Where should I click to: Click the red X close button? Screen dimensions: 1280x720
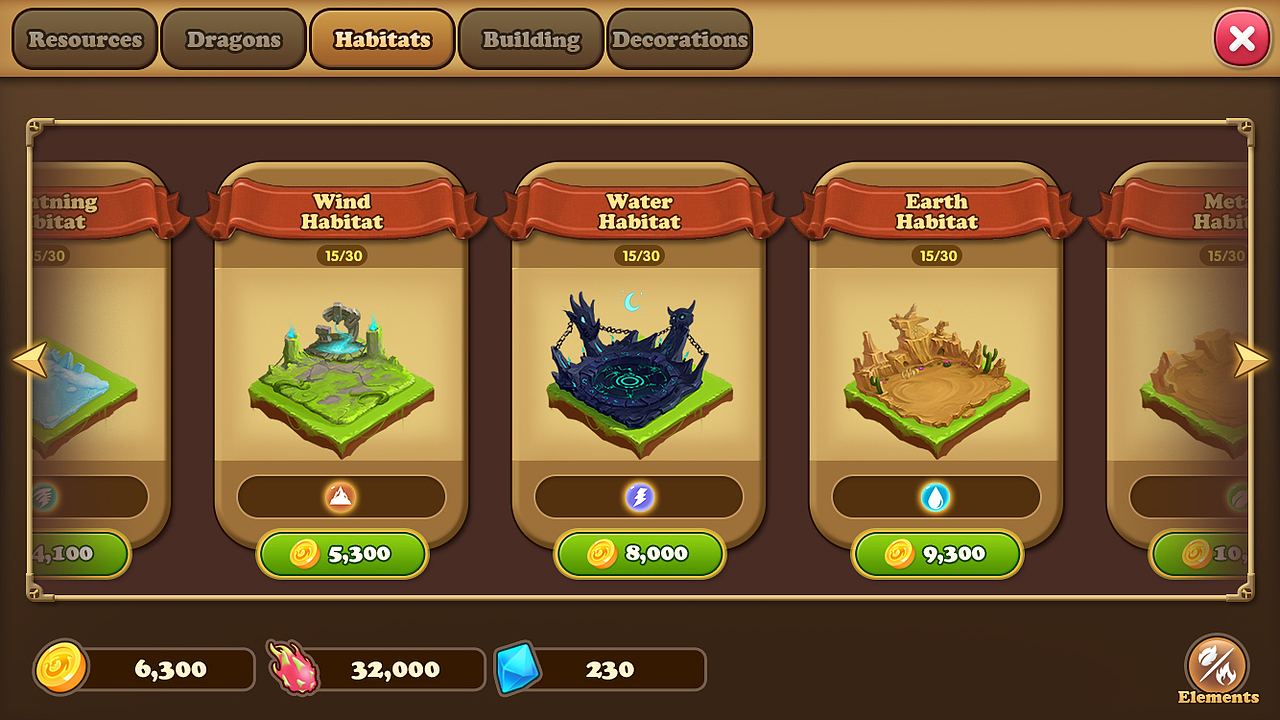pyautogui.click(x=1242, y=38)
